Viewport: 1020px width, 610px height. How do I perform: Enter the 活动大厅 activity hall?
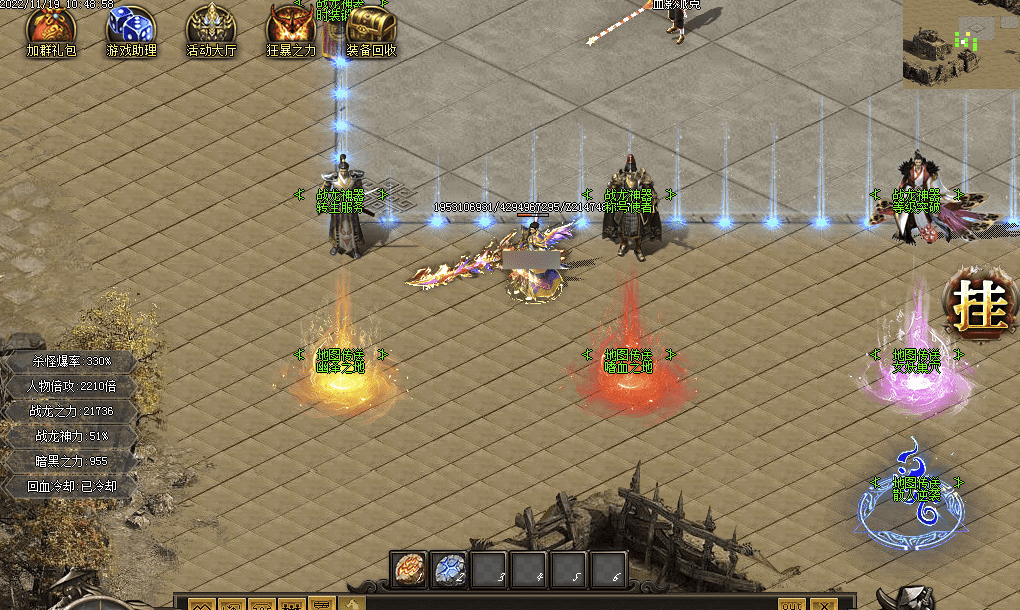point(211,27)
